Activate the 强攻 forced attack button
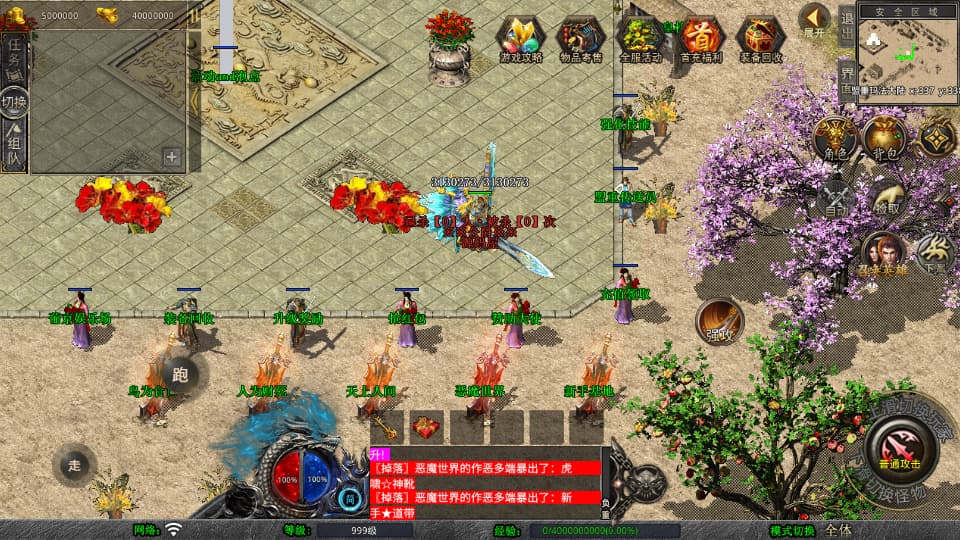Viewport: 960px width, 540px height. pyautogui.click(x=719, y=321)
